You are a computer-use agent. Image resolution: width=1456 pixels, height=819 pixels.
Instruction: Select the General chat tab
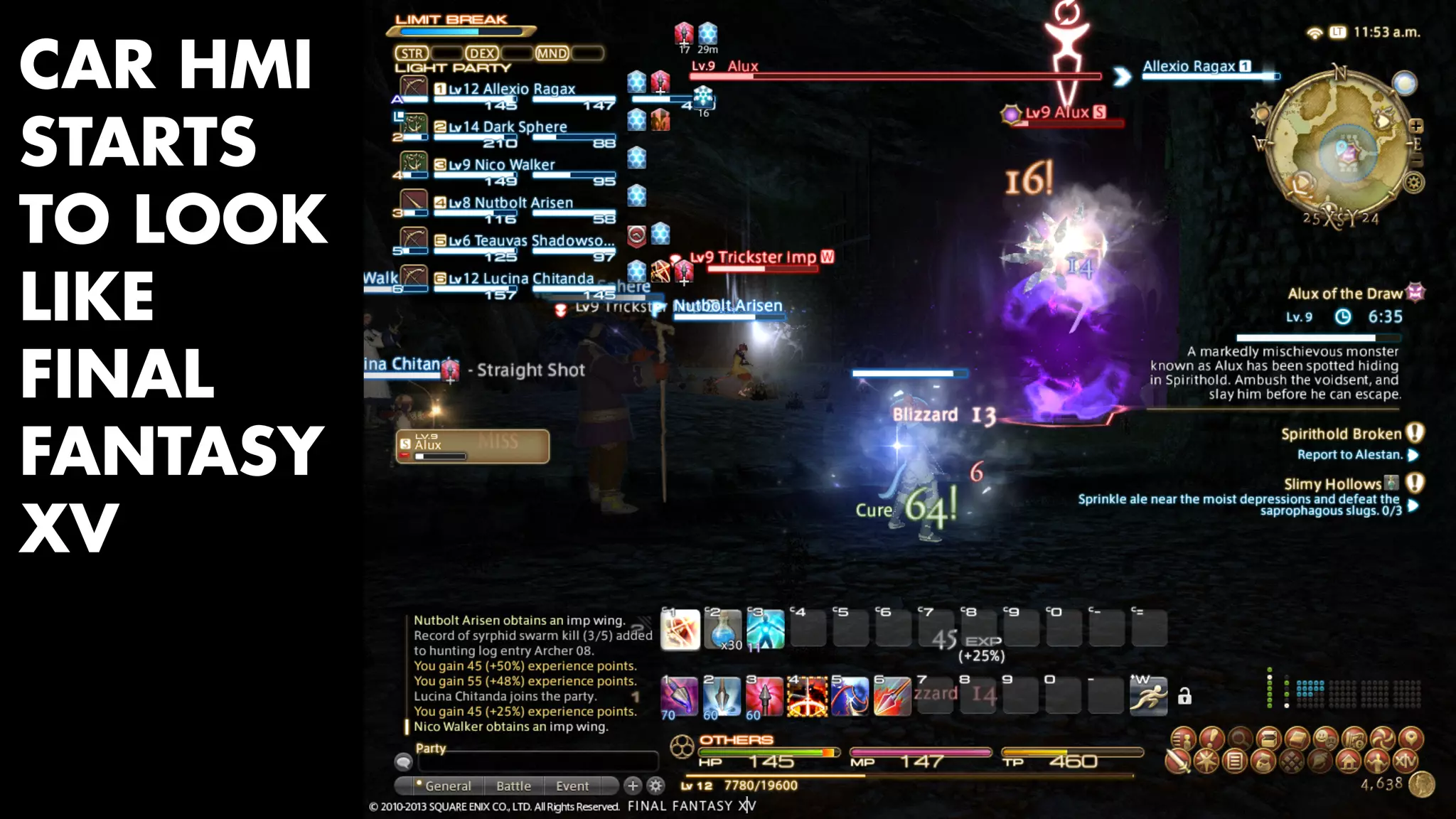coord(447,786)
